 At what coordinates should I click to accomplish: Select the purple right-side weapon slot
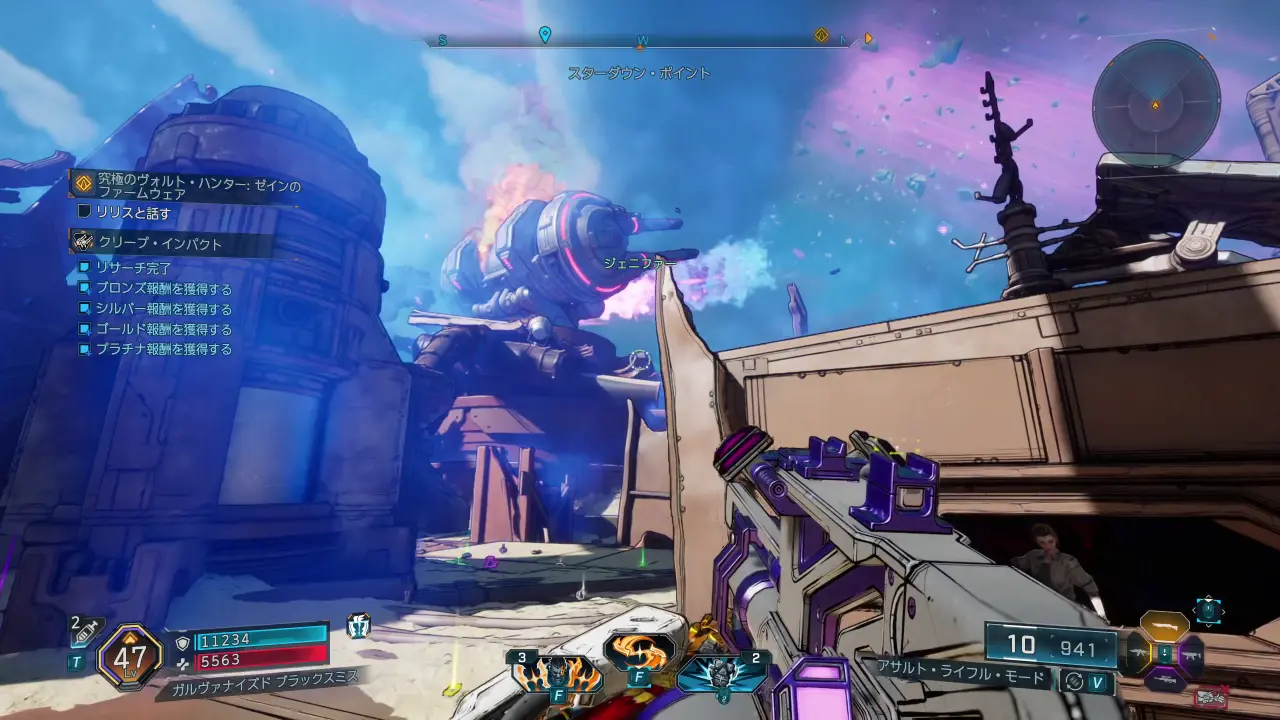pyautogui.click(x=1191, y=655)
